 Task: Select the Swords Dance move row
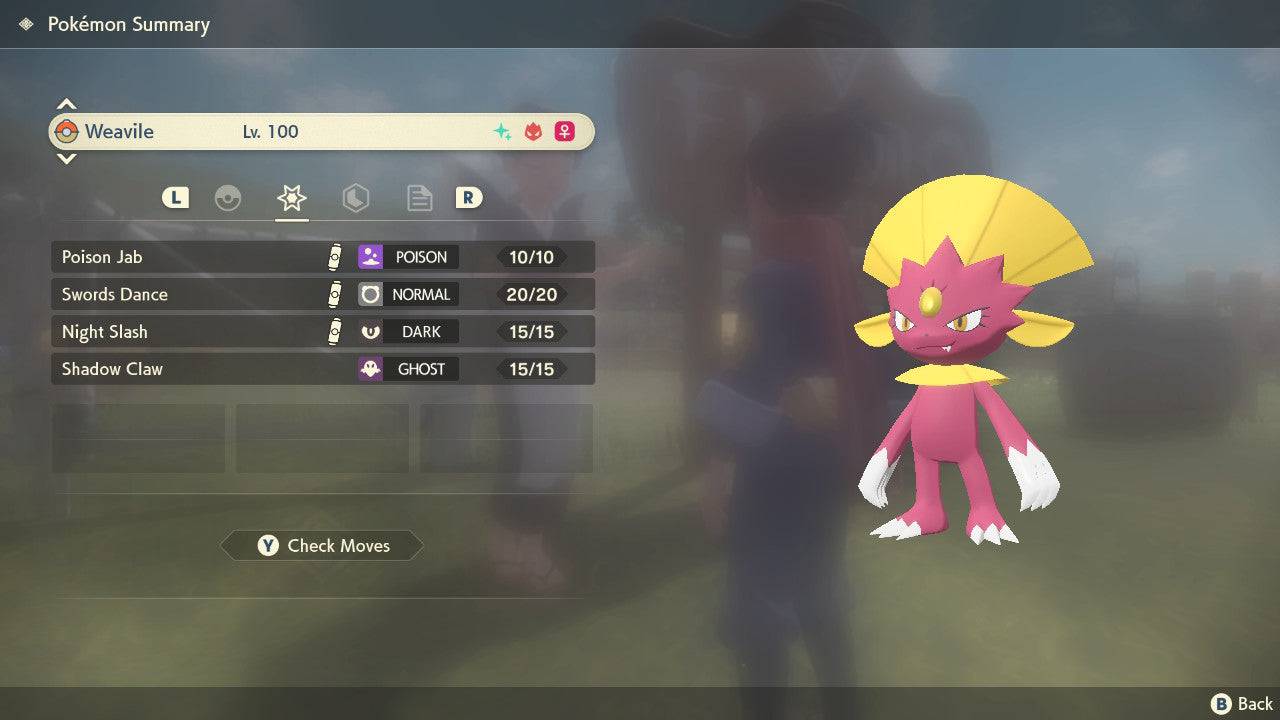coord(322,294)
